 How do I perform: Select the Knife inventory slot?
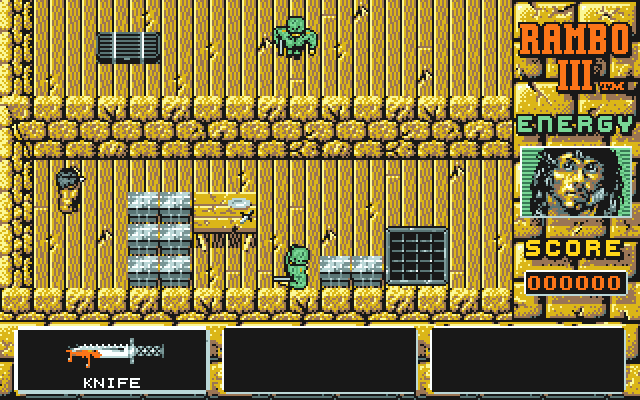112,358
